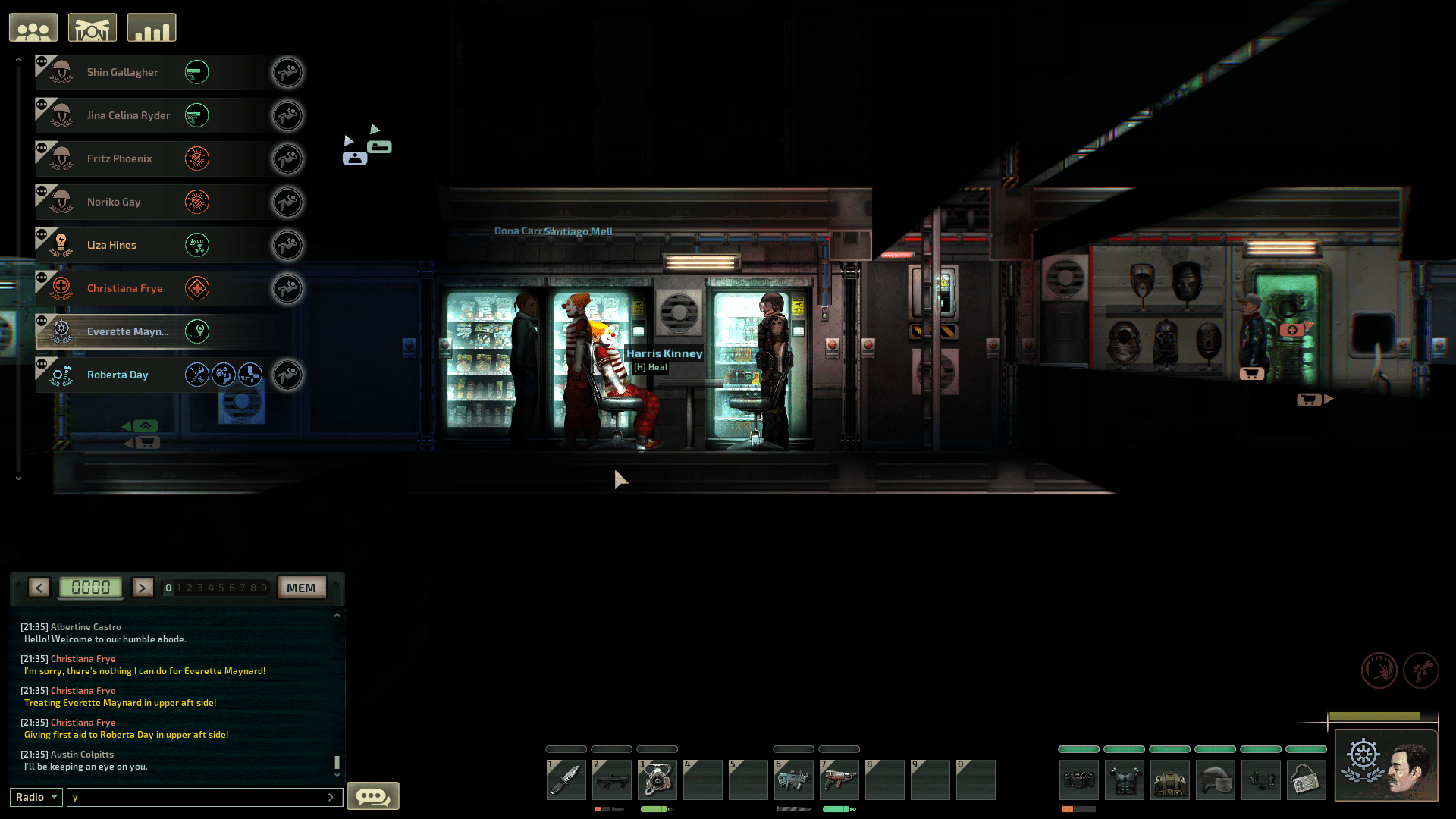Click Roberta Day's fix-leaks pump order icon

(249, 375)
